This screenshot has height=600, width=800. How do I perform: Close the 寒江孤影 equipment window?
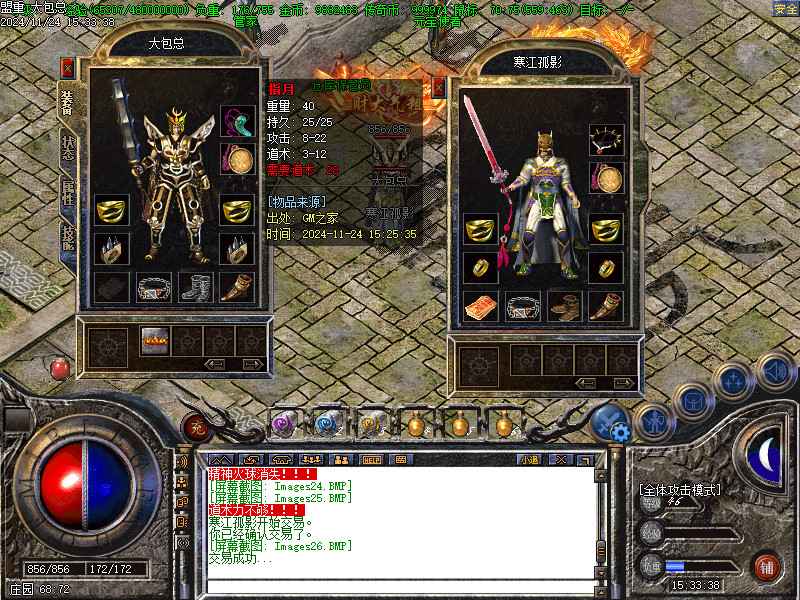[x=438, y=87]
